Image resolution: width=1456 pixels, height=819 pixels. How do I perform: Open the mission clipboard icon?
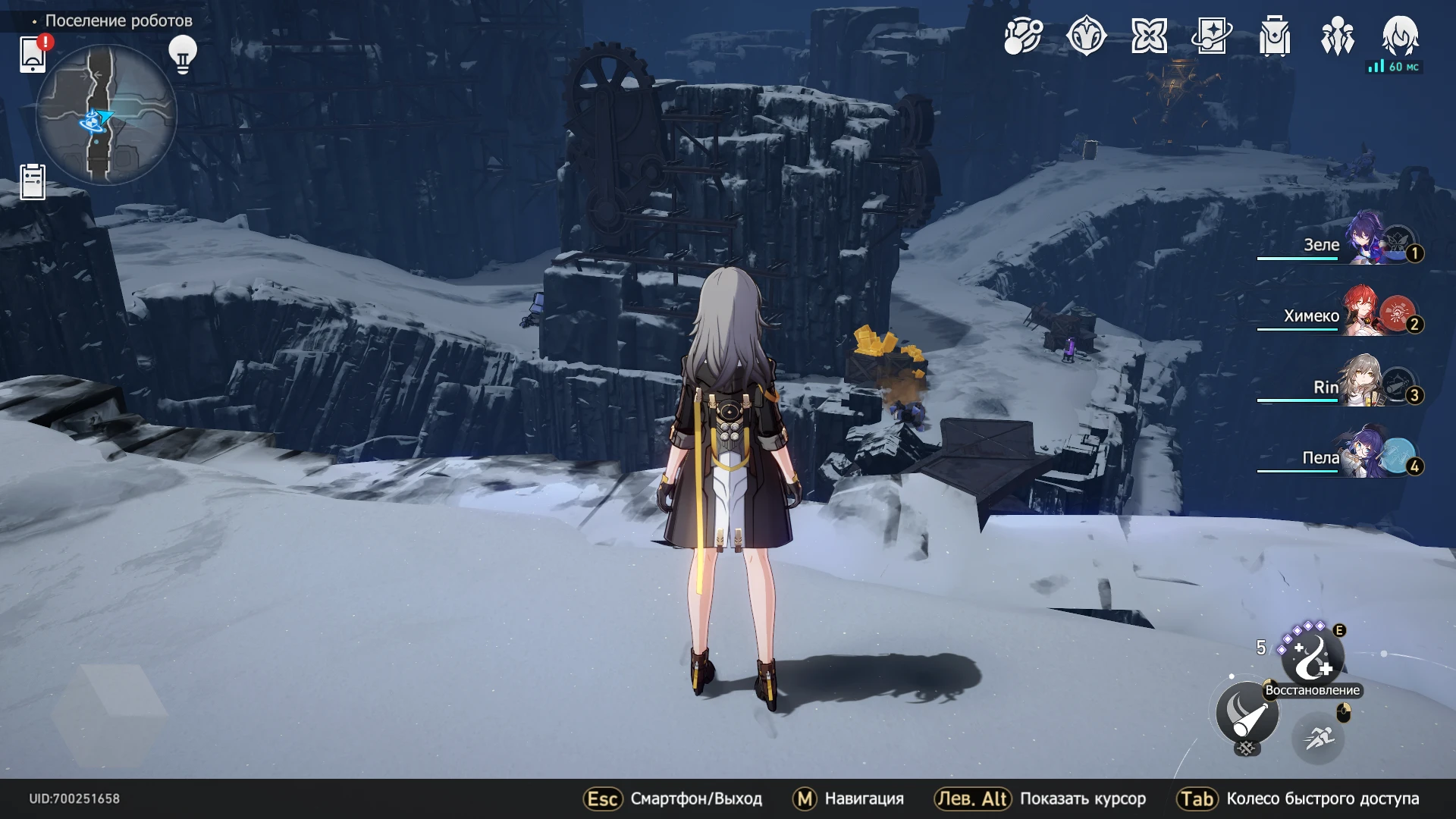pyautogui.click(x=33, y=182)
